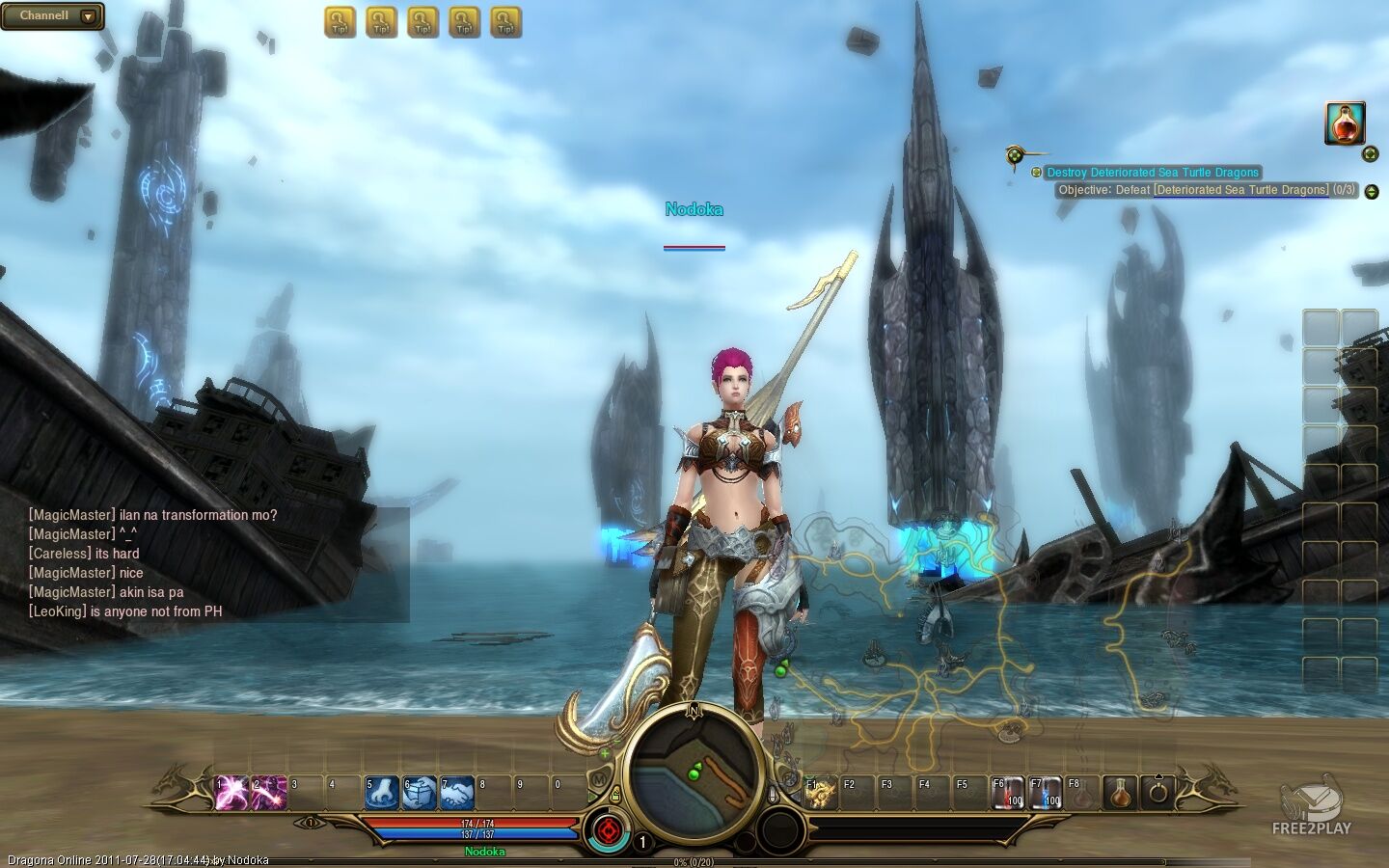Activate the pink skill in slot 2
The height and width of the screenshot is (868, 1389).
click(x=269, y=793)
